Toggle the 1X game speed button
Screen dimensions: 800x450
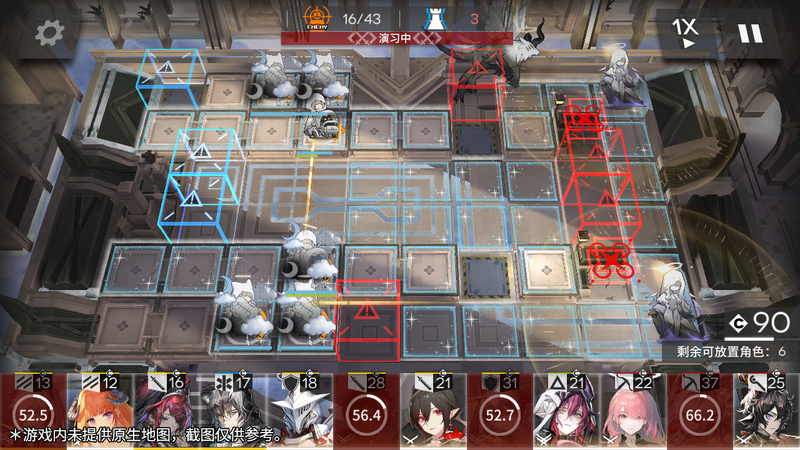[x=683, y=32]
